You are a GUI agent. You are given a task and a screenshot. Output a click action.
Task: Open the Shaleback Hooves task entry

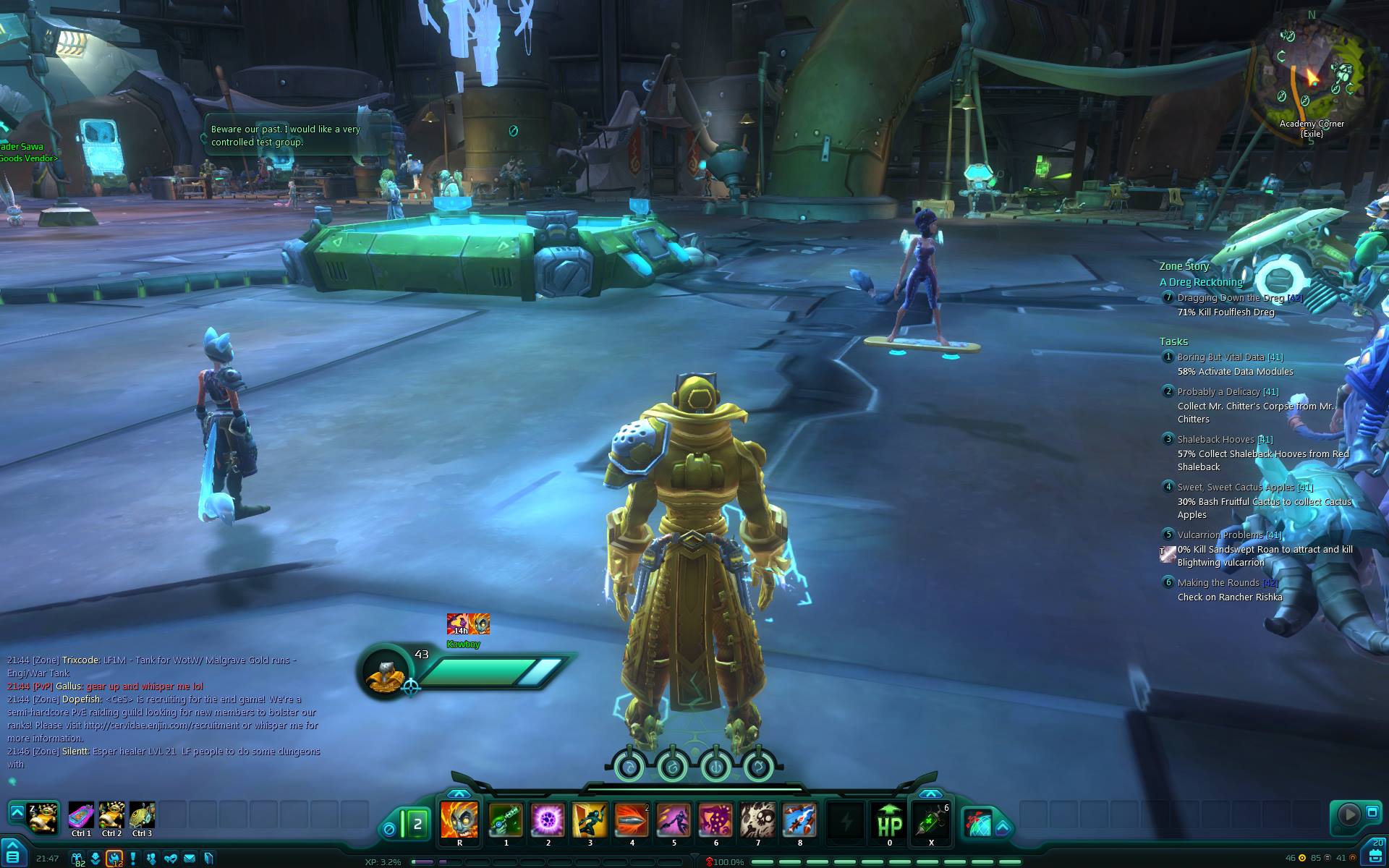[1215, 440]
